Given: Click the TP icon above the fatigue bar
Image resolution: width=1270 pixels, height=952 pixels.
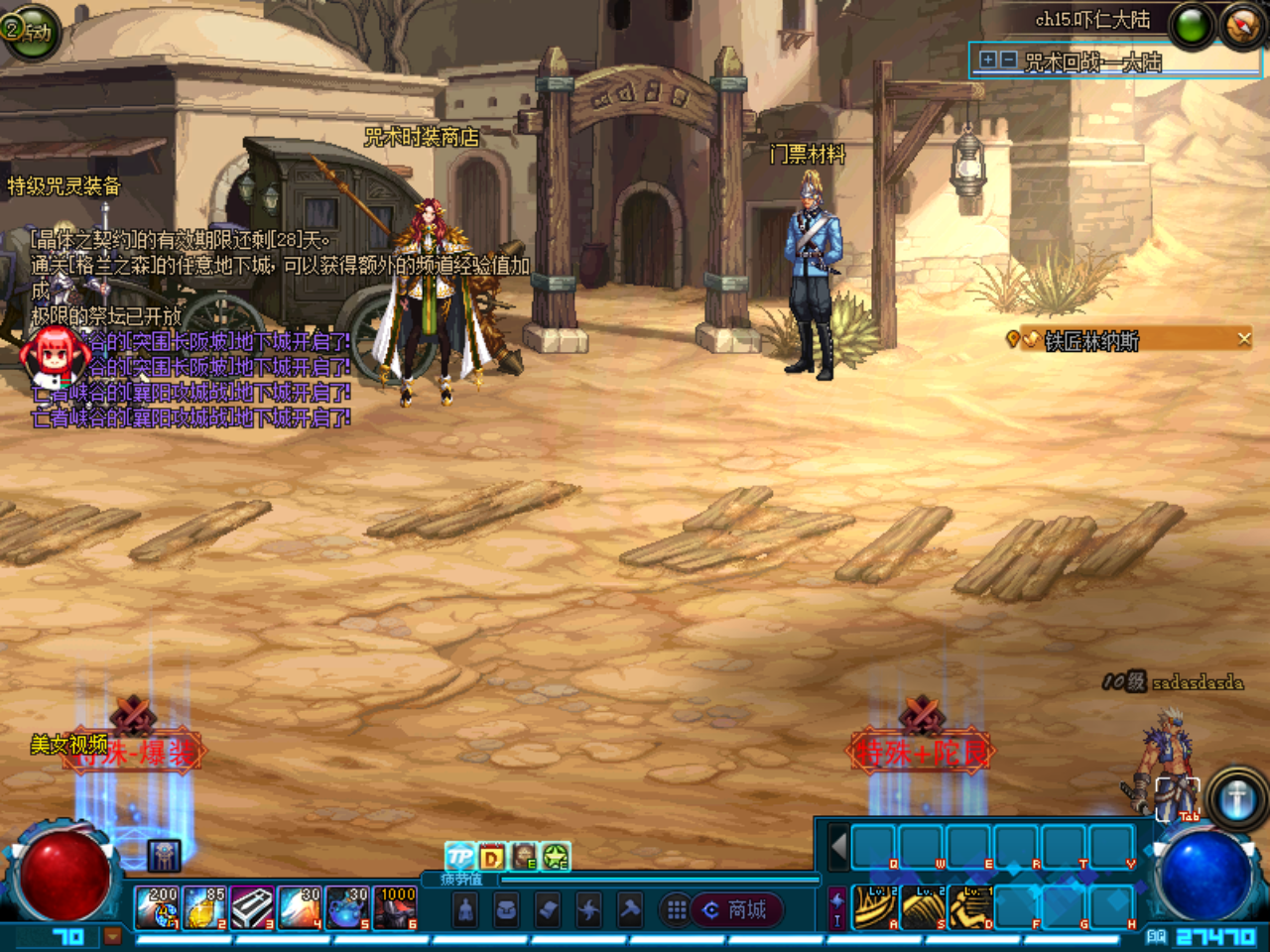Looking at the screenshot, I should 459,856.
